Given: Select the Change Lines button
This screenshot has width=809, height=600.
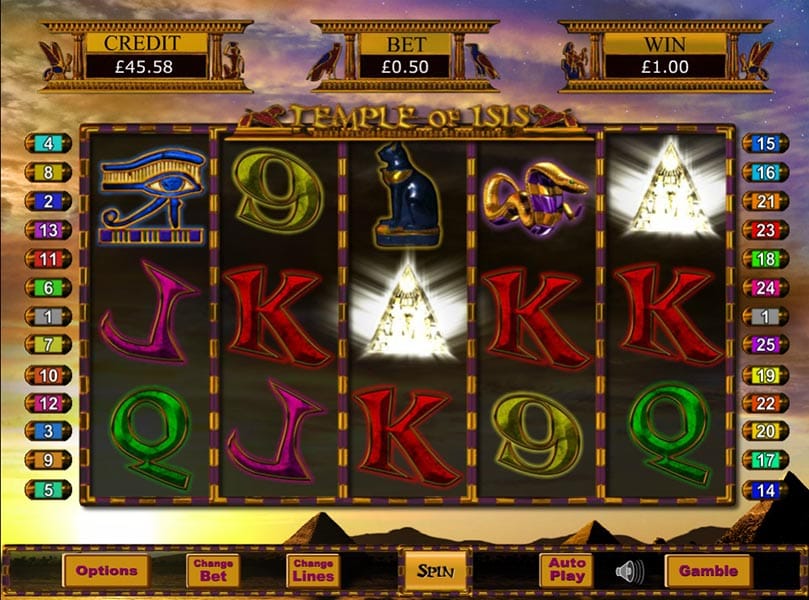Looking at the screenshot, I should click(312, 571).
